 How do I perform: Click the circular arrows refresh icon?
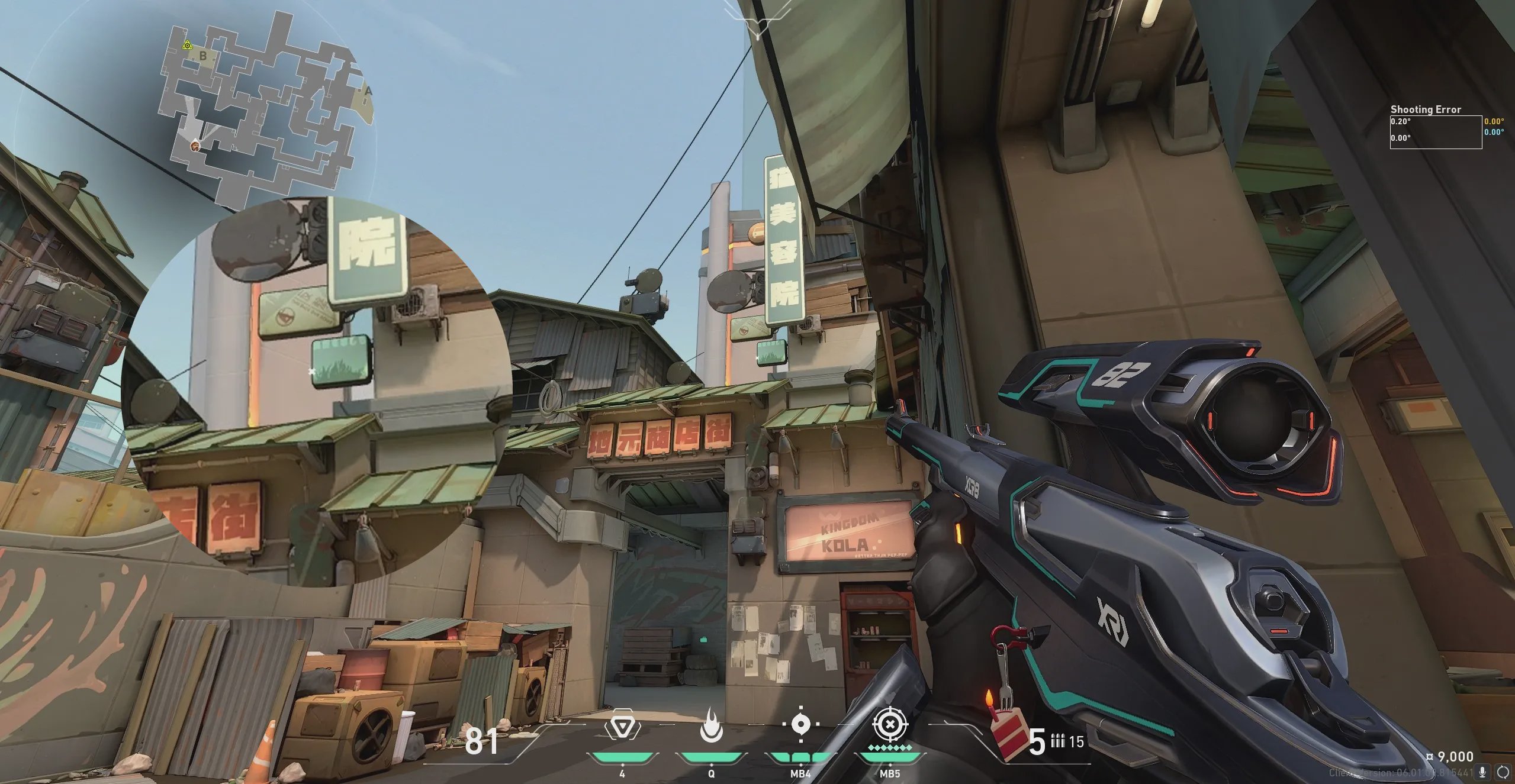tap(1503, 772)
